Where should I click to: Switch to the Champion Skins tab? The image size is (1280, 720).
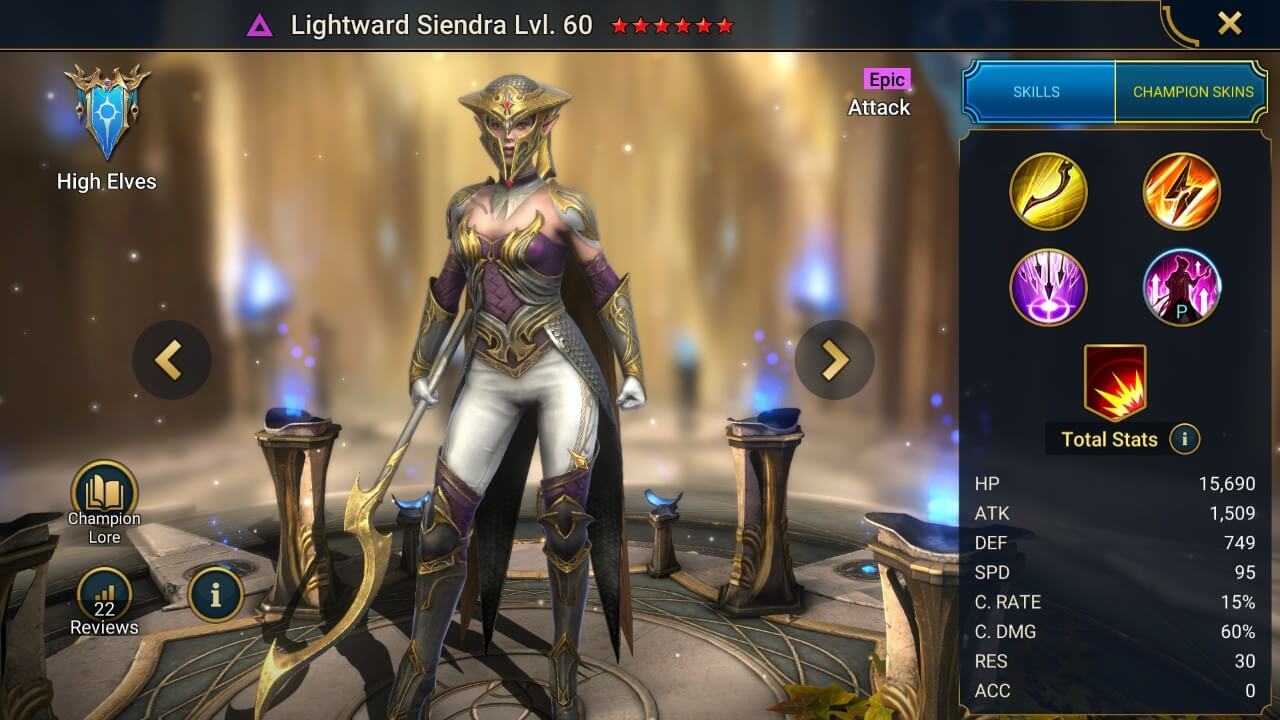pyautogui.click(x=1192, y=91)
